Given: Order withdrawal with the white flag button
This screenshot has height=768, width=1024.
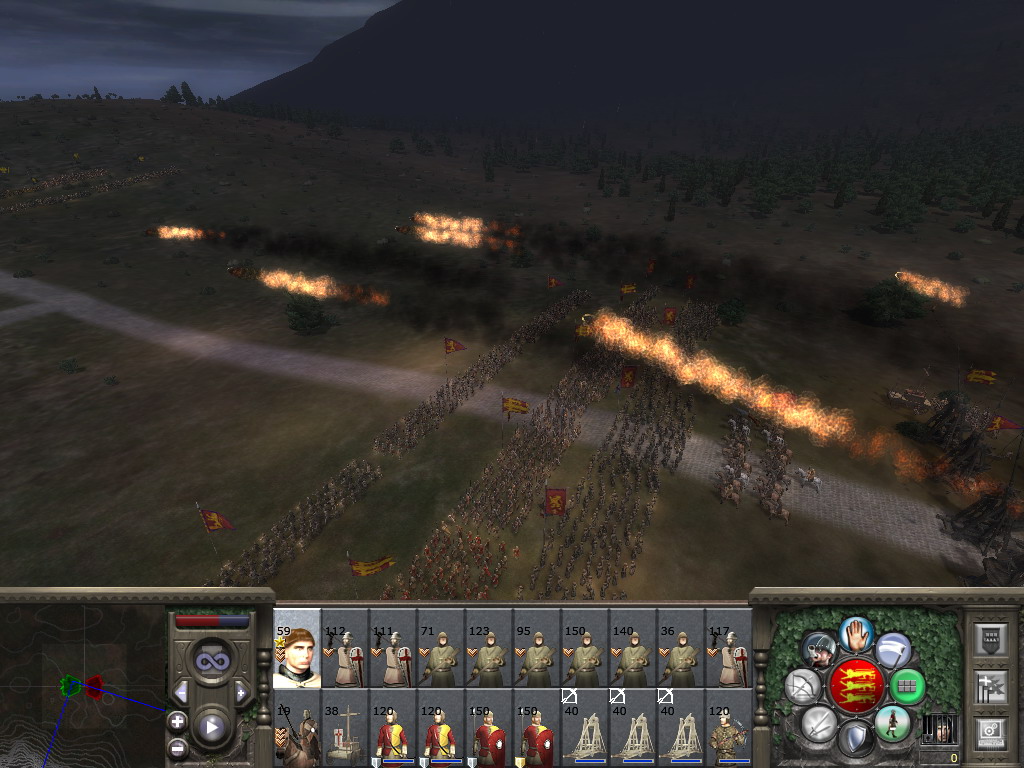Looking at the screenshot, I should point(893,650).
